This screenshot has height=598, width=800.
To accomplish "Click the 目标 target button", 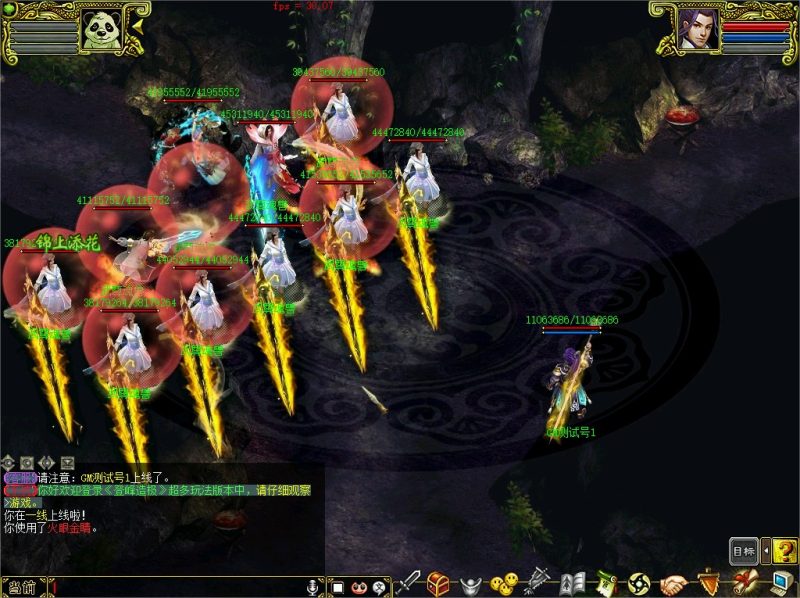I will pos(743,551).
